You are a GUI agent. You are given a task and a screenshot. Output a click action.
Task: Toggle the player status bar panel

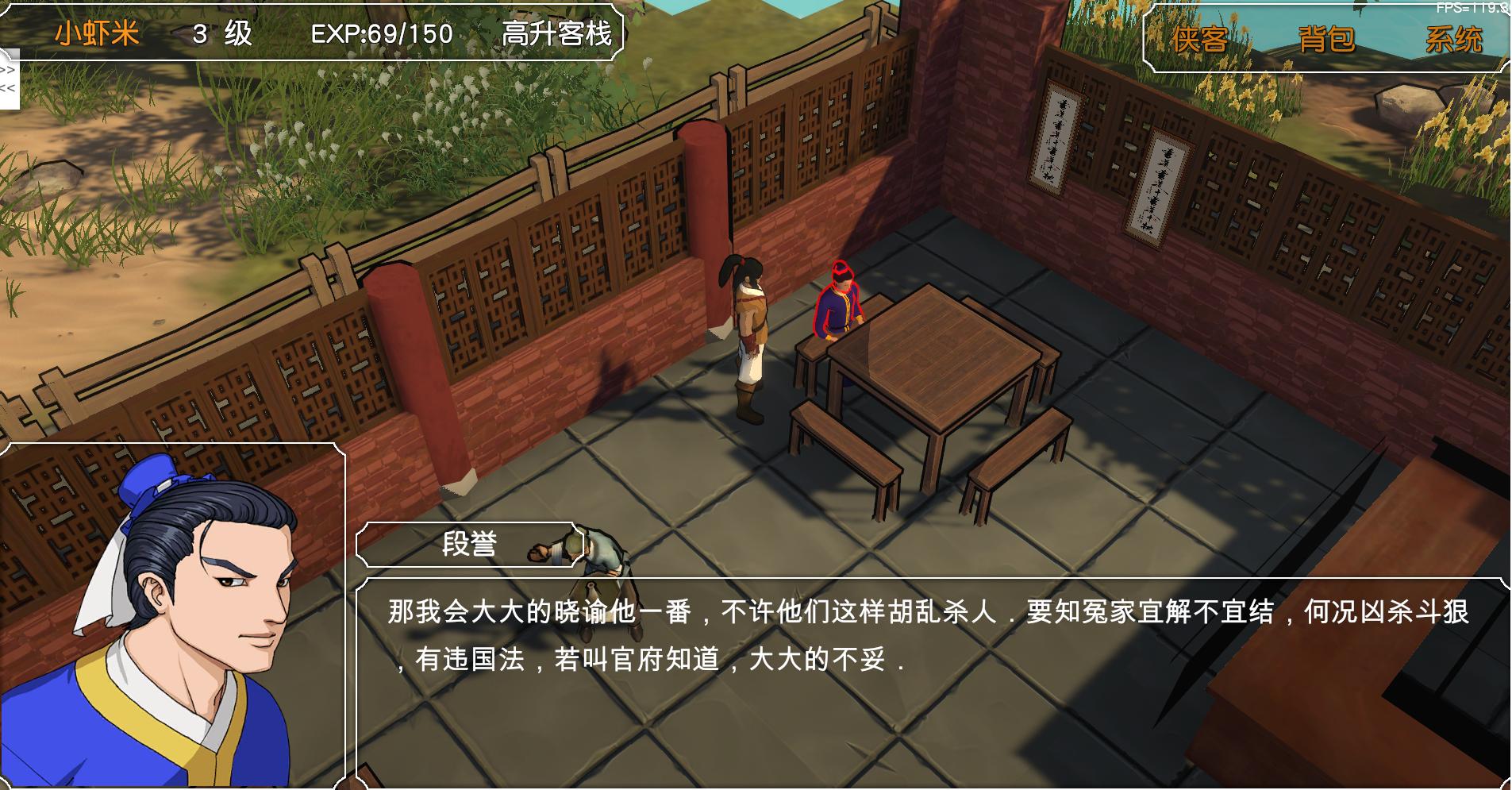(x=317, y=33)
